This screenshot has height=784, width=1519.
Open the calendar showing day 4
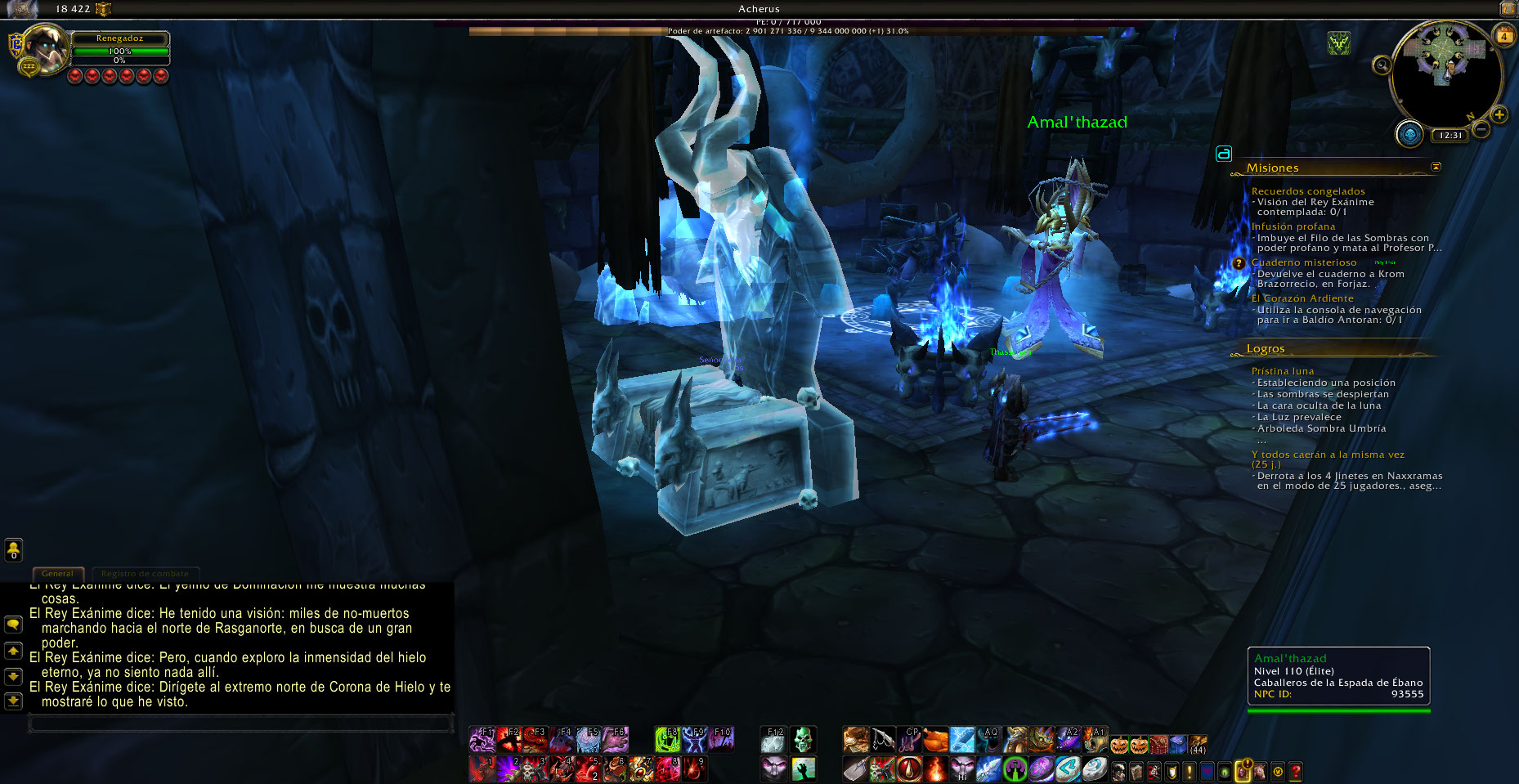tap(1503, 36)
